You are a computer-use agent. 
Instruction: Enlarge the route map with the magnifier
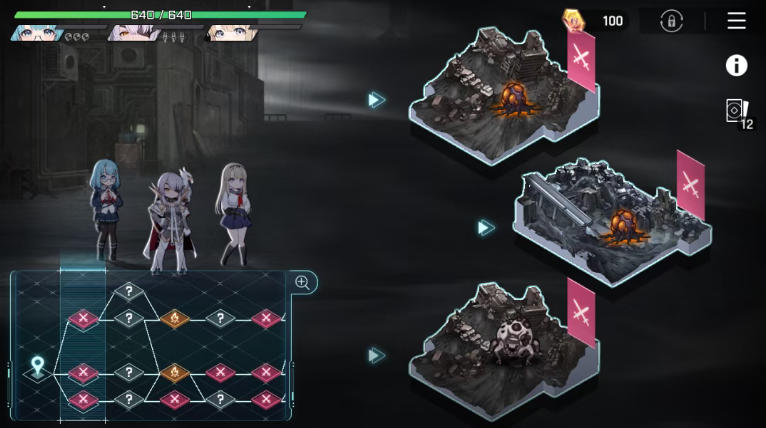click(x=302, y=283)
